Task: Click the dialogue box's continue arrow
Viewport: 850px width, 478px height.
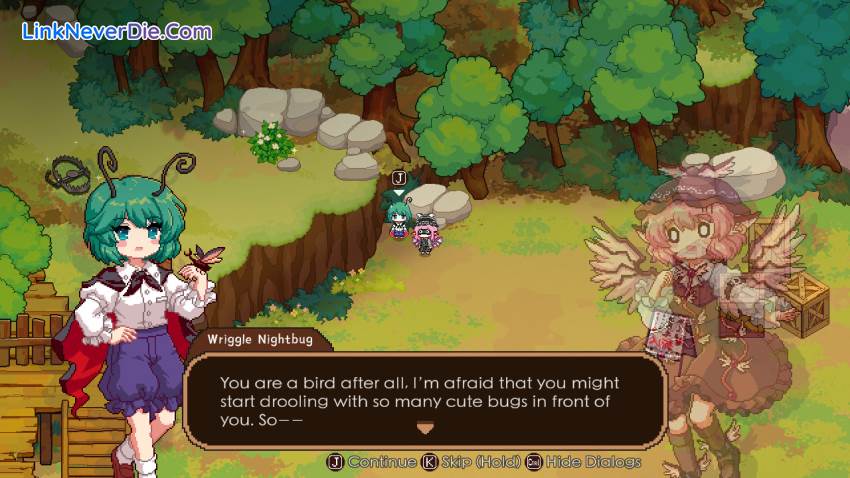Action: (425, 428)
